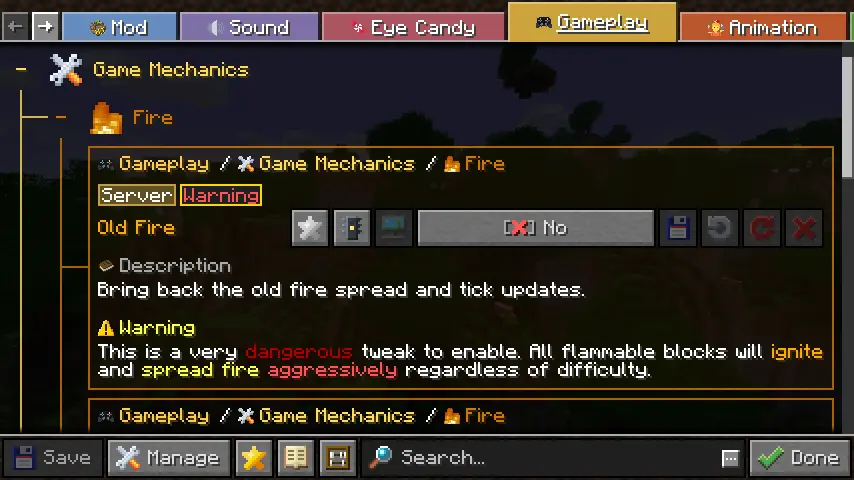The image size is (854, 480).
Task: Switch to the Mod tab
Action: click(x=118, y=27)
